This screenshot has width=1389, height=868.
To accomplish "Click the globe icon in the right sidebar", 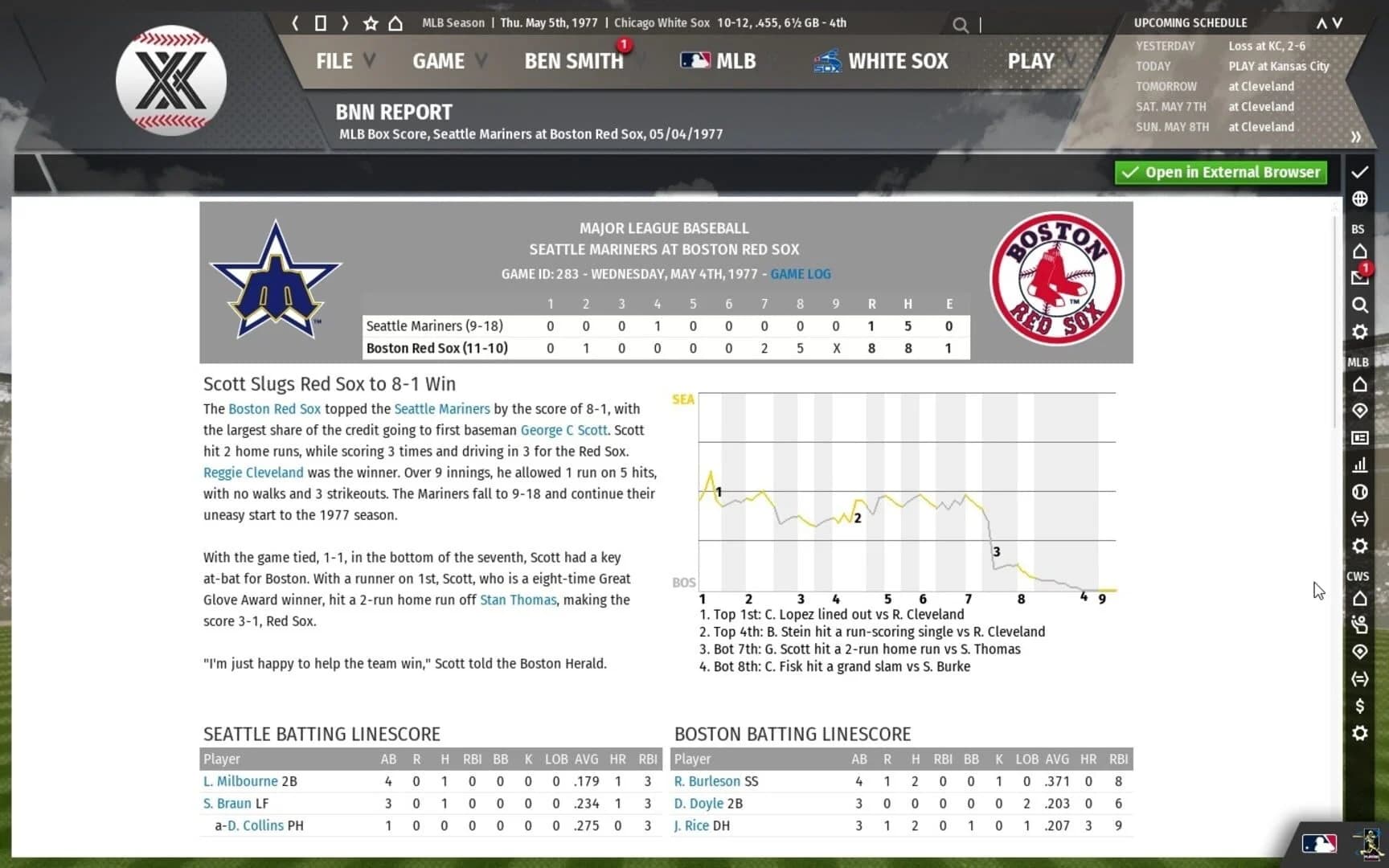I will (1359, 199).
